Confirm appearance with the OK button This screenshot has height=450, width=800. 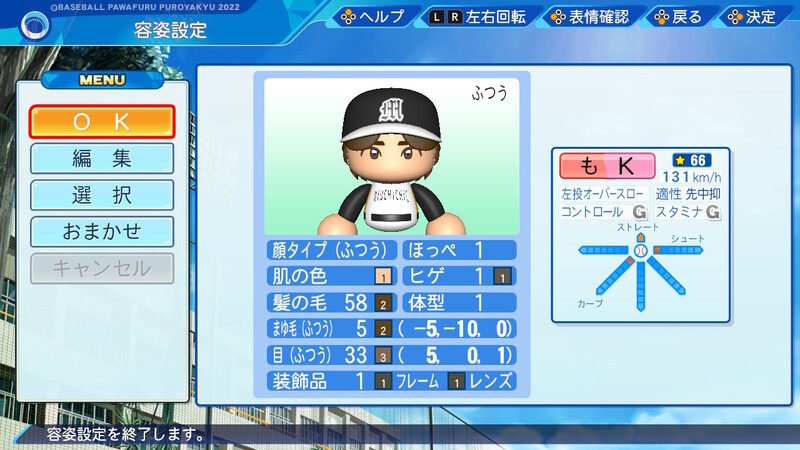point(102,122)
